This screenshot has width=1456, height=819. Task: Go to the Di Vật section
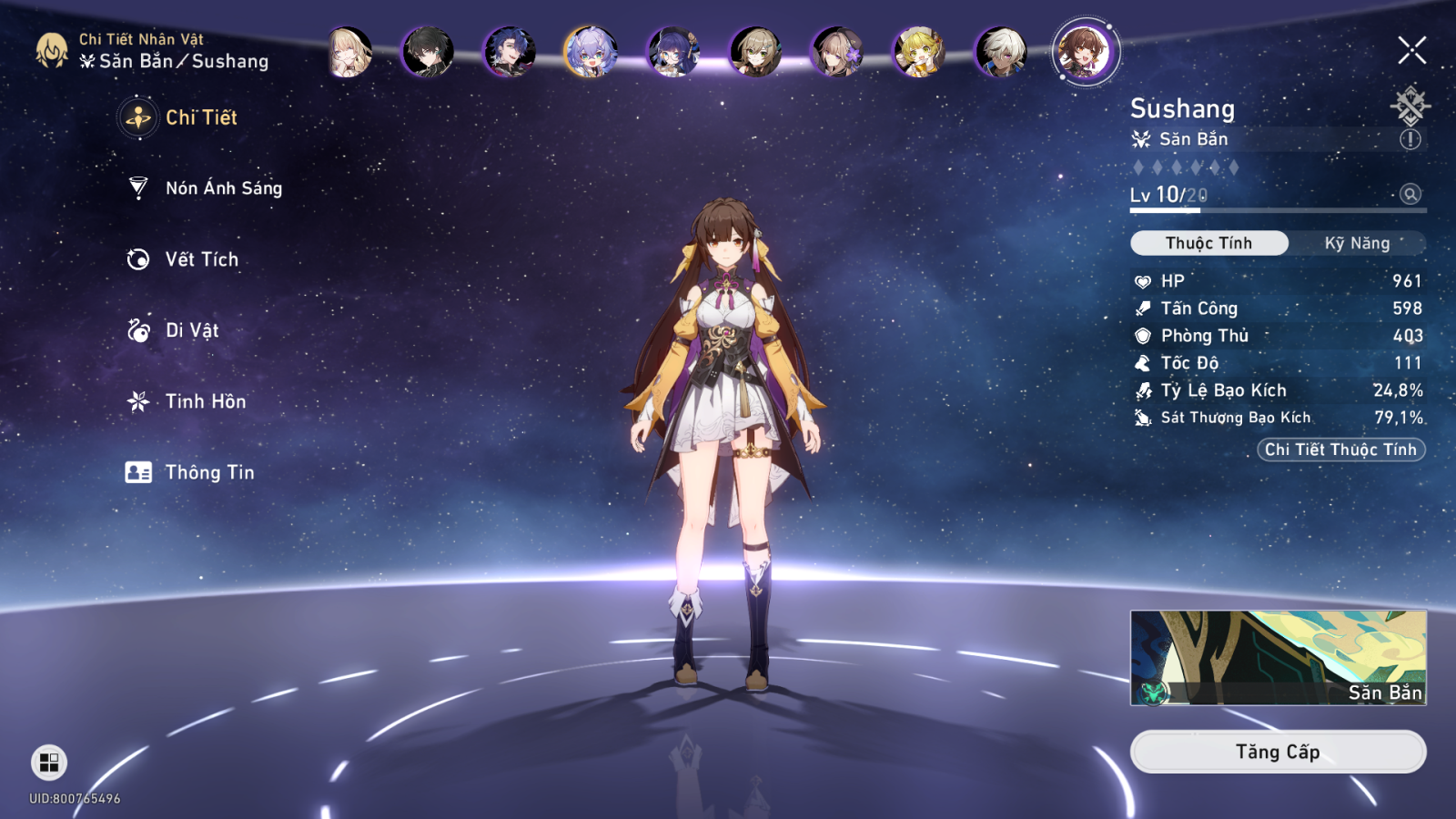pyautogui.click(x=191, y=330)
